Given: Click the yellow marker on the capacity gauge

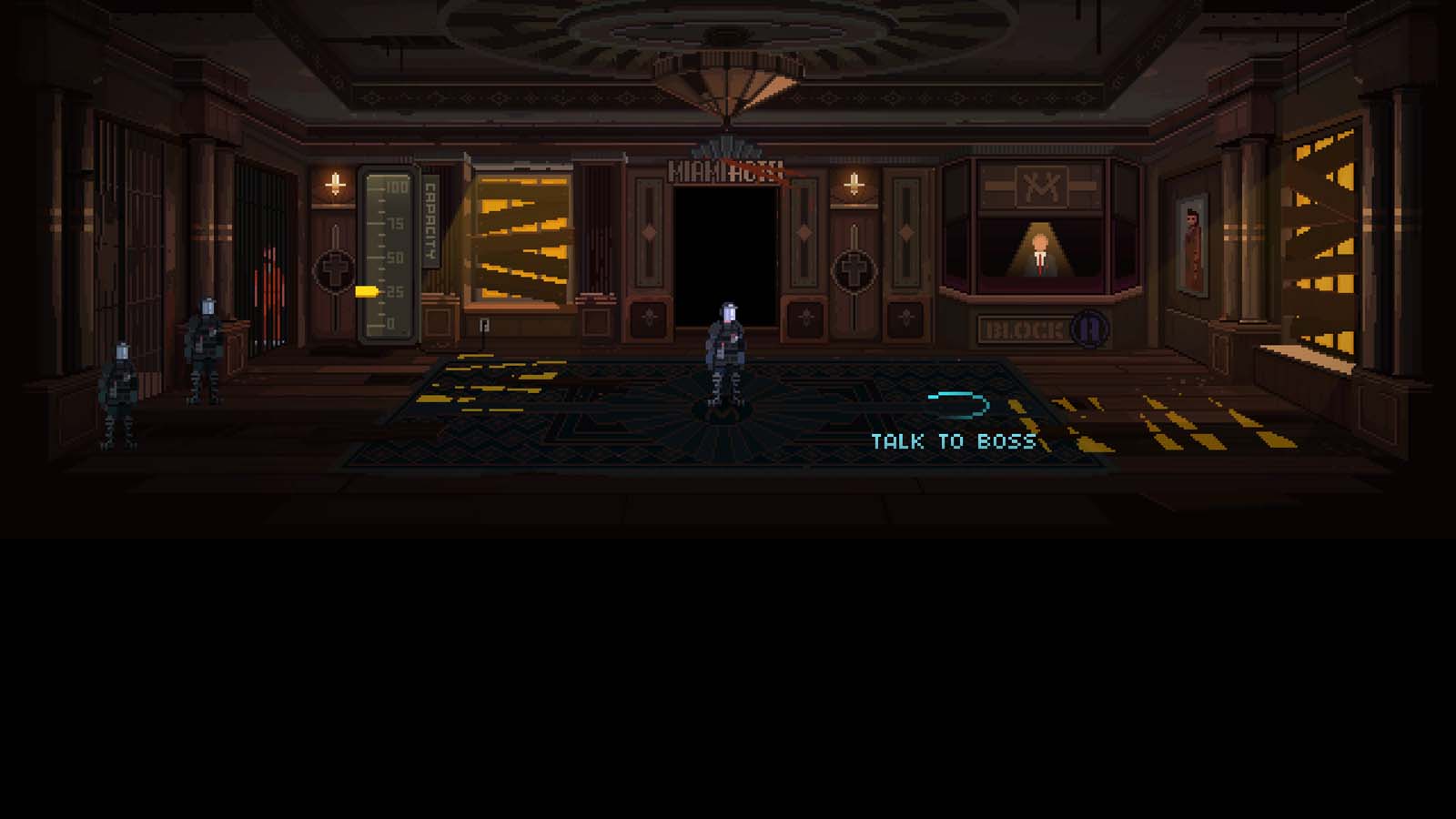Looking at the screenshot, I should point(367,291).
